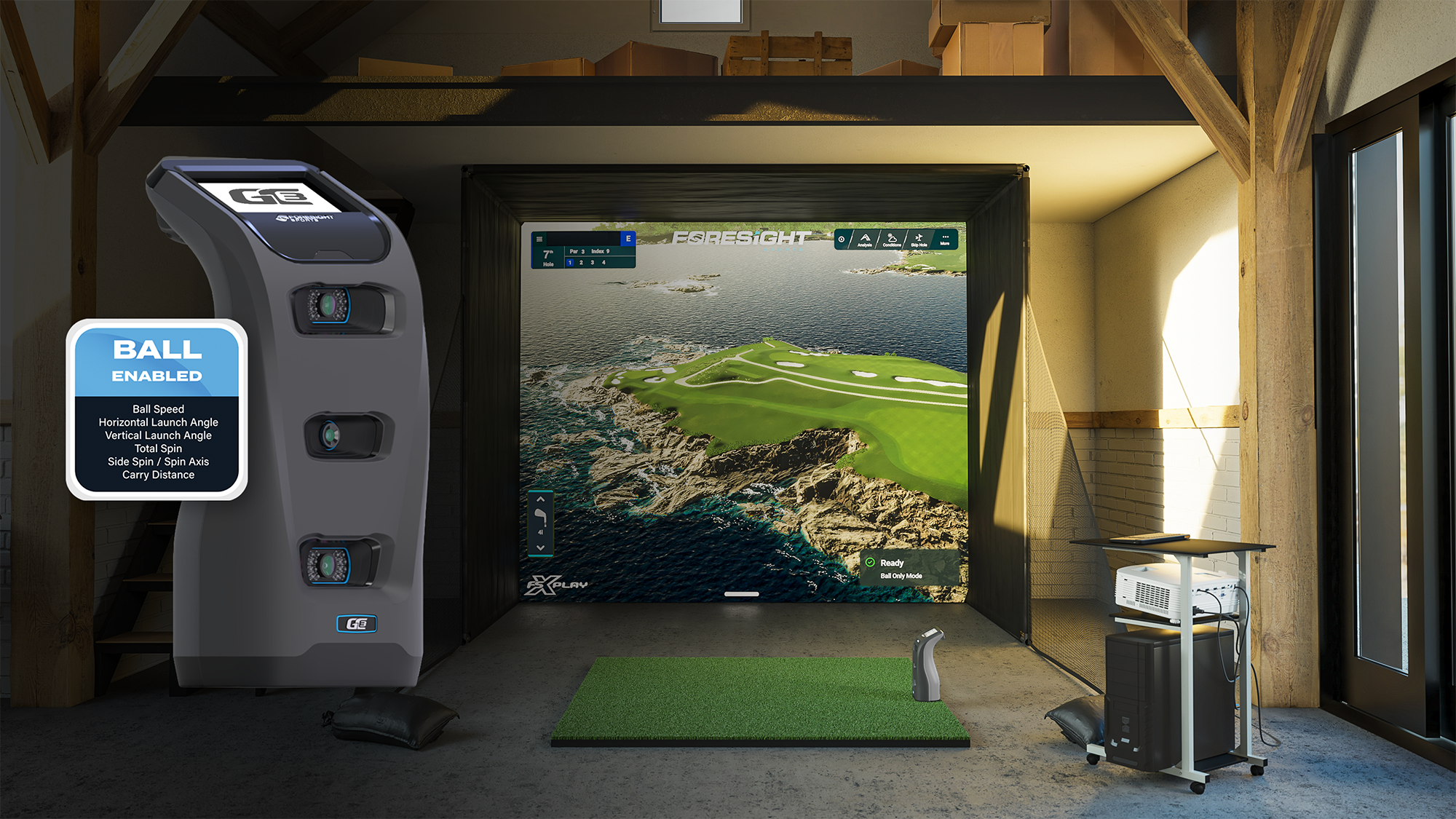
Task: Click the Hole 7 Par 3 info panel
Action: tap(575, 251)
